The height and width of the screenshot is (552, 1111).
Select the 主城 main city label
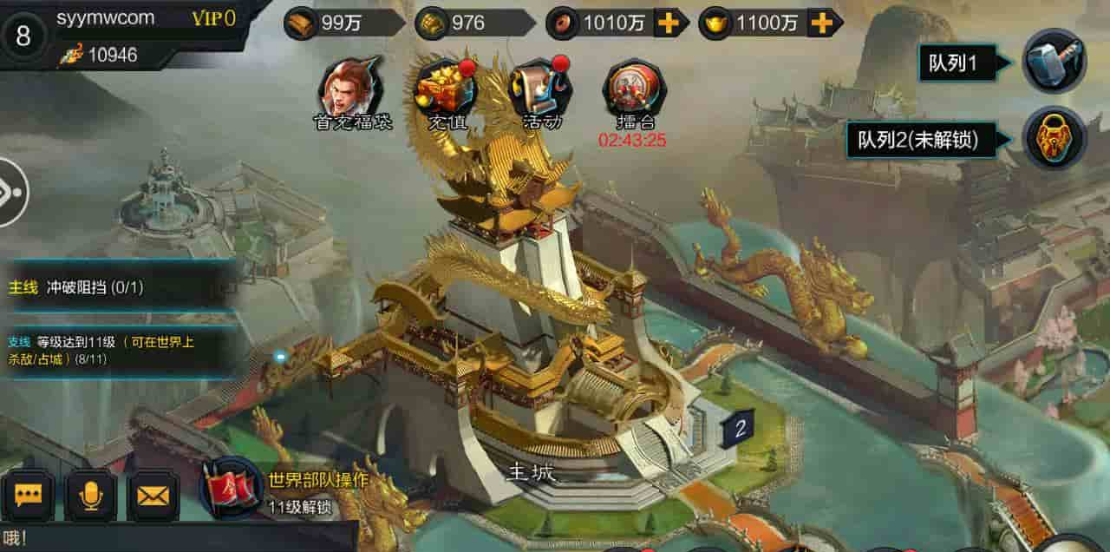(x=531, y=471)
